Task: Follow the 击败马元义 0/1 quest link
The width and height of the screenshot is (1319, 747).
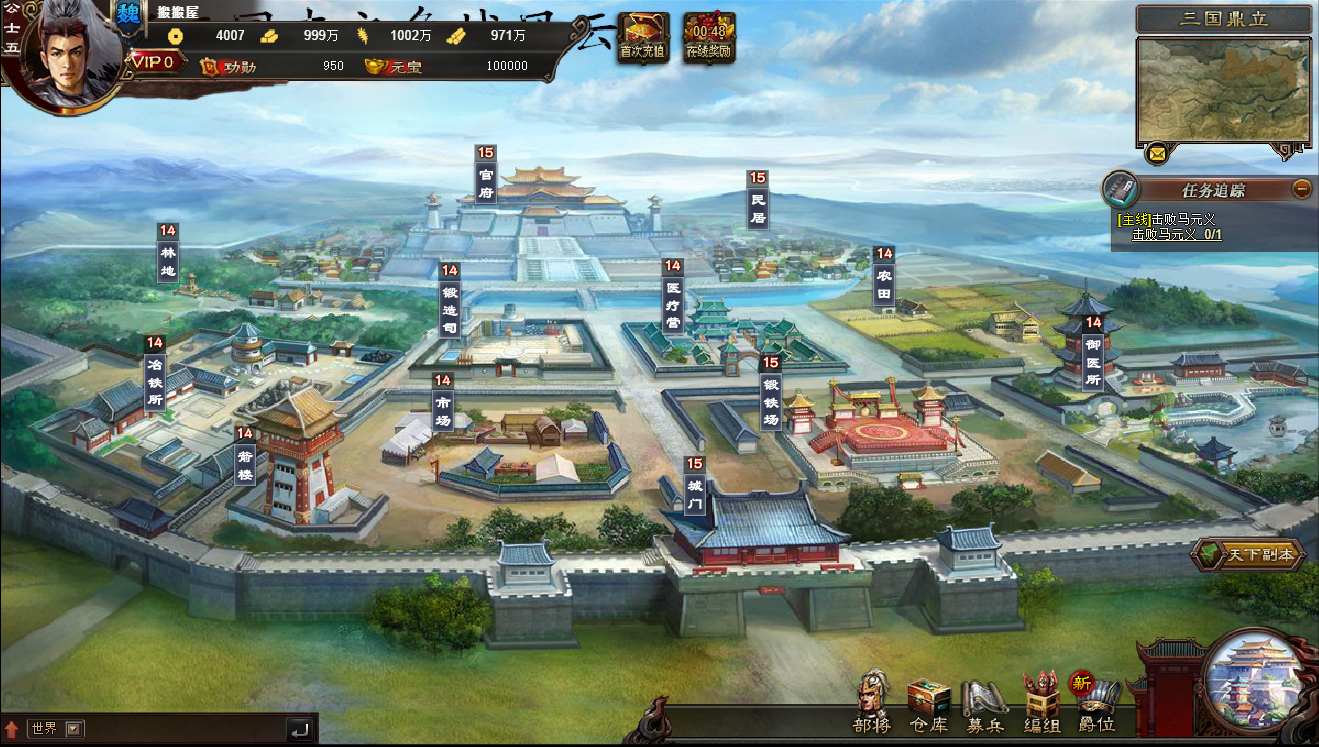Action: 1176,235
